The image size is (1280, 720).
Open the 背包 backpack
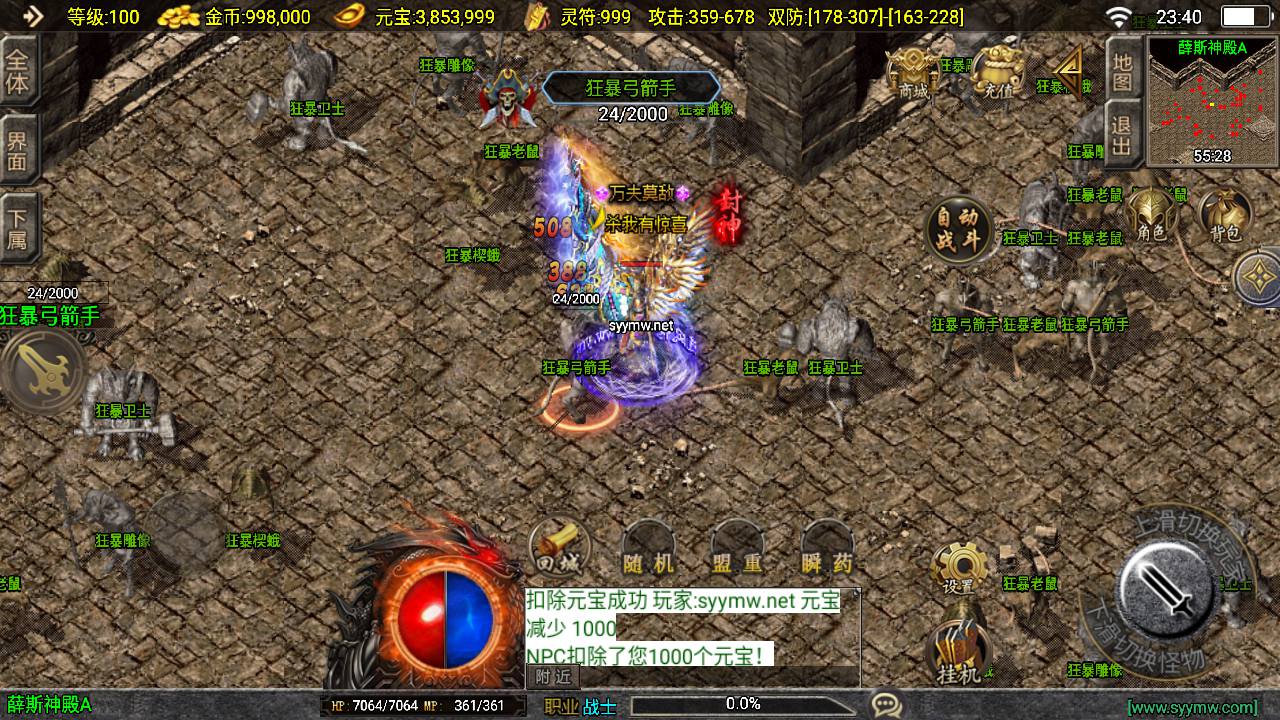[x=1224, y=216]
